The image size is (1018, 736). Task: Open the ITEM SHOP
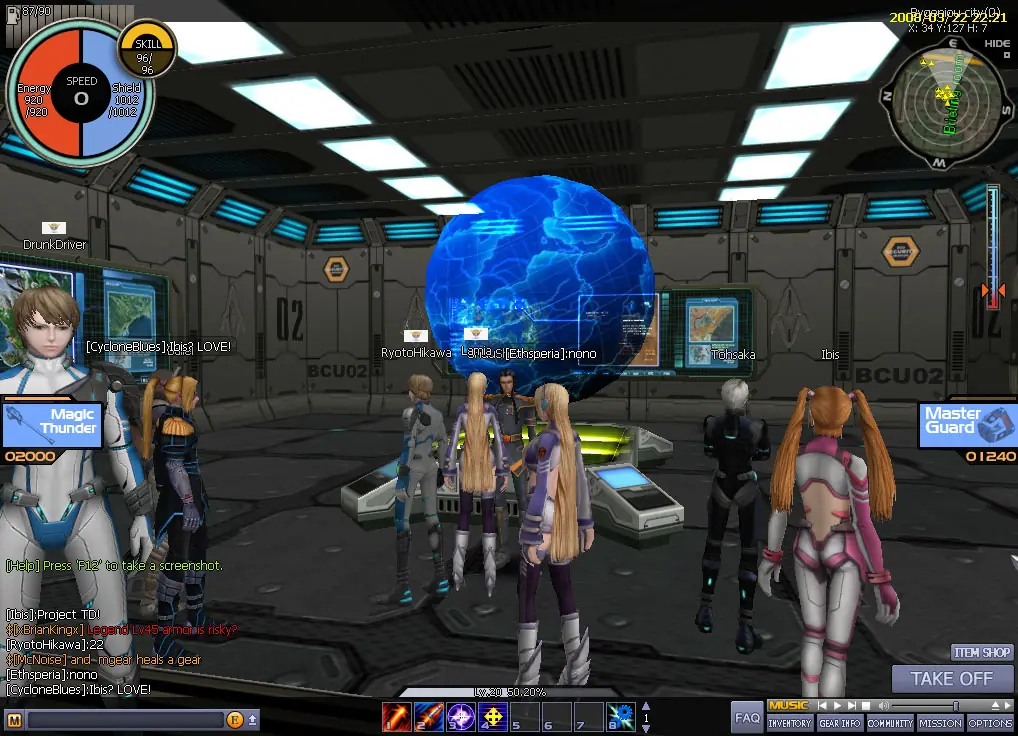(981, 653)
